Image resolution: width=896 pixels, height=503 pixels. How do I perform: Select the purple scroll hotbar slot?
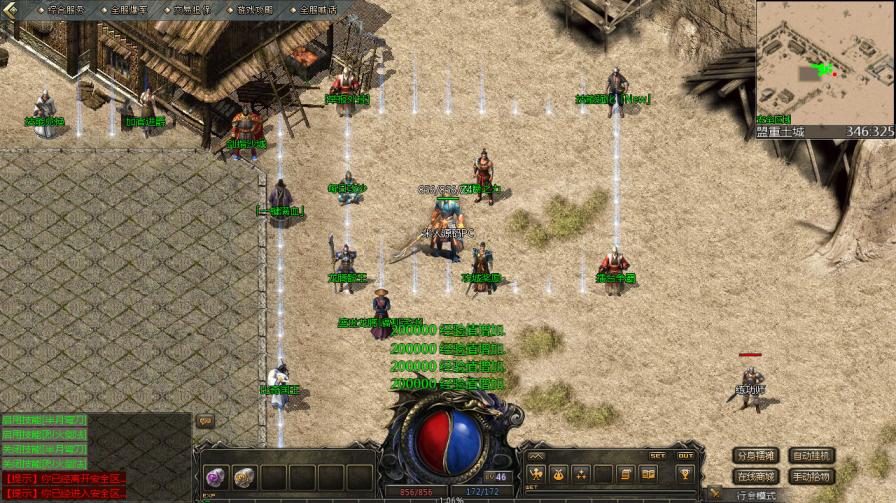pos(216,477)
